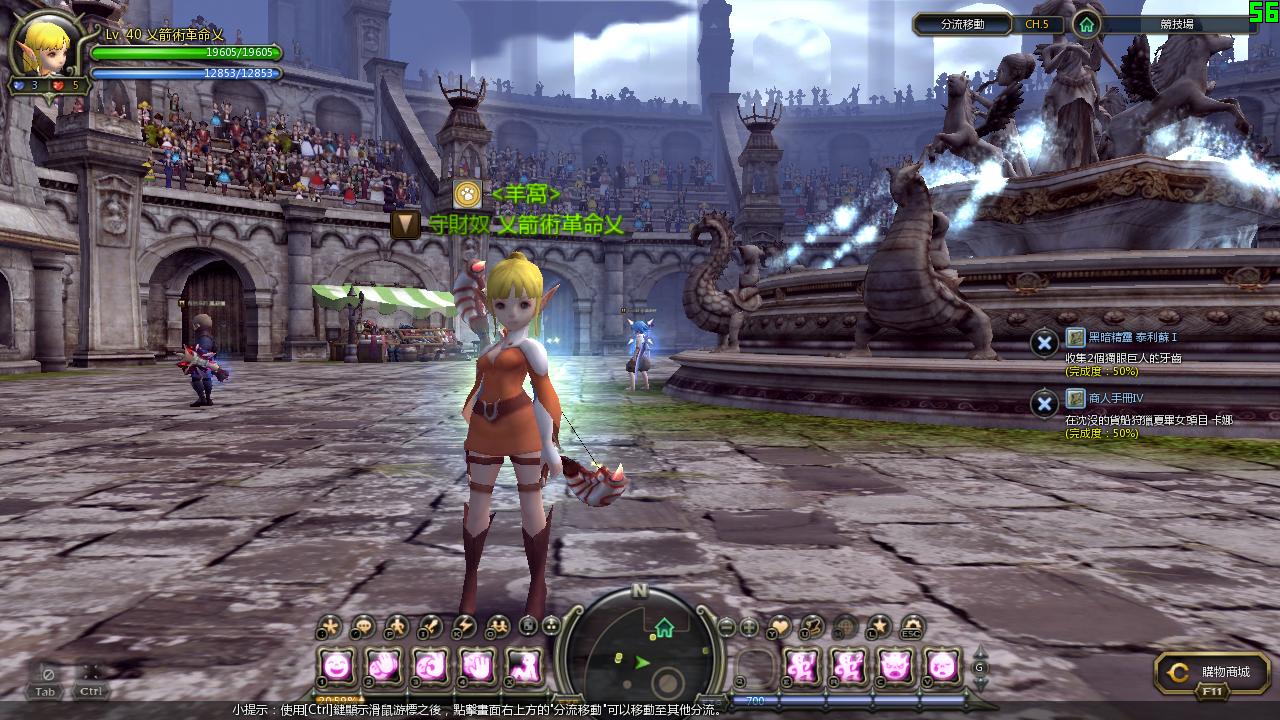Click the green home icon beside 競技場
1280x720 pixels.
click(1086, 24)
